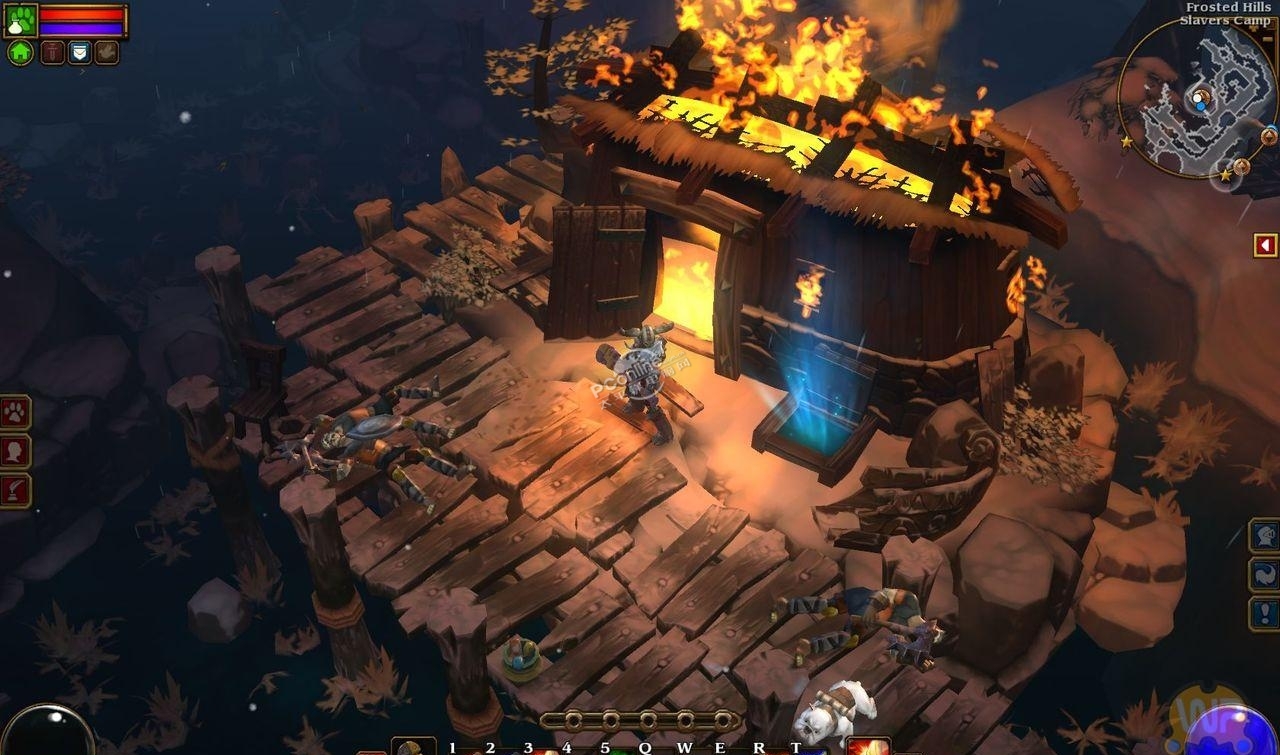Click the red feather quill button
Image resolution: width=1280 pixels, height=755 pixels.
16,491
